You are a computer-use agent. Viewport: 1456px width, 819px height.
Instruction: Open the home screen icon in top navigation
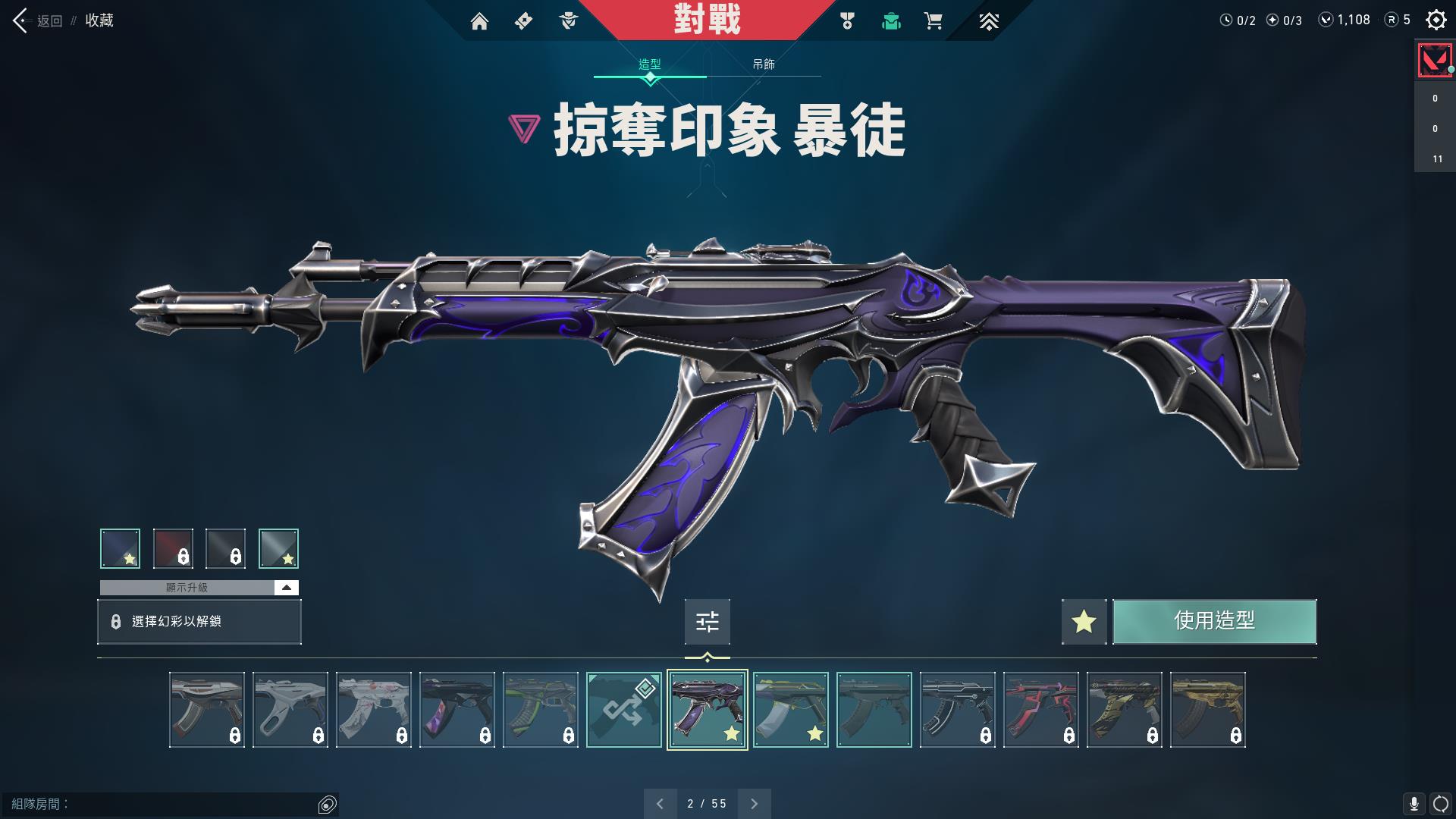tap(481, 22)
